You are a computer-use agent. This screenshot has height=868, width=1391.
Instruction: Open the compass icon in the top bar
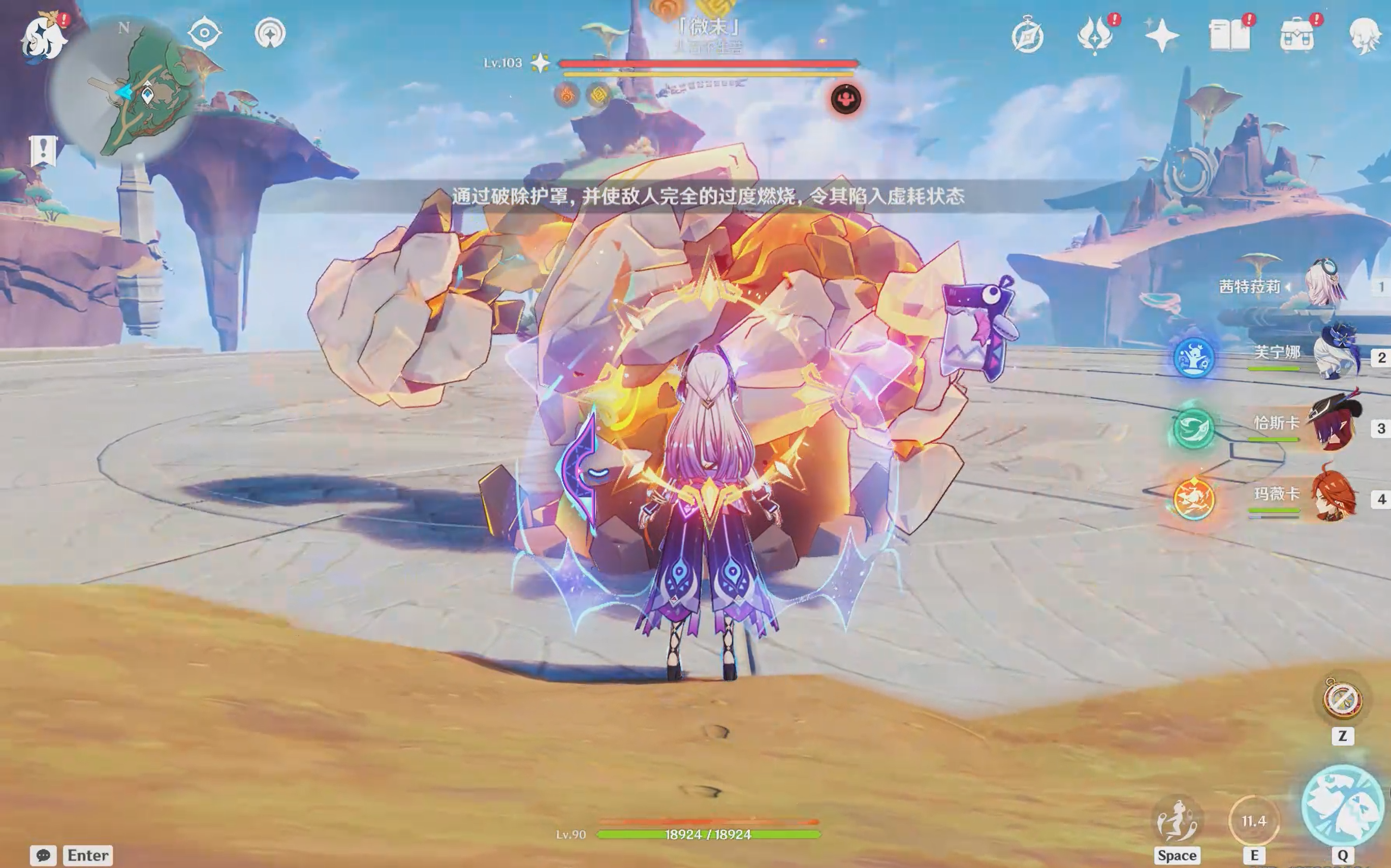1027,37
